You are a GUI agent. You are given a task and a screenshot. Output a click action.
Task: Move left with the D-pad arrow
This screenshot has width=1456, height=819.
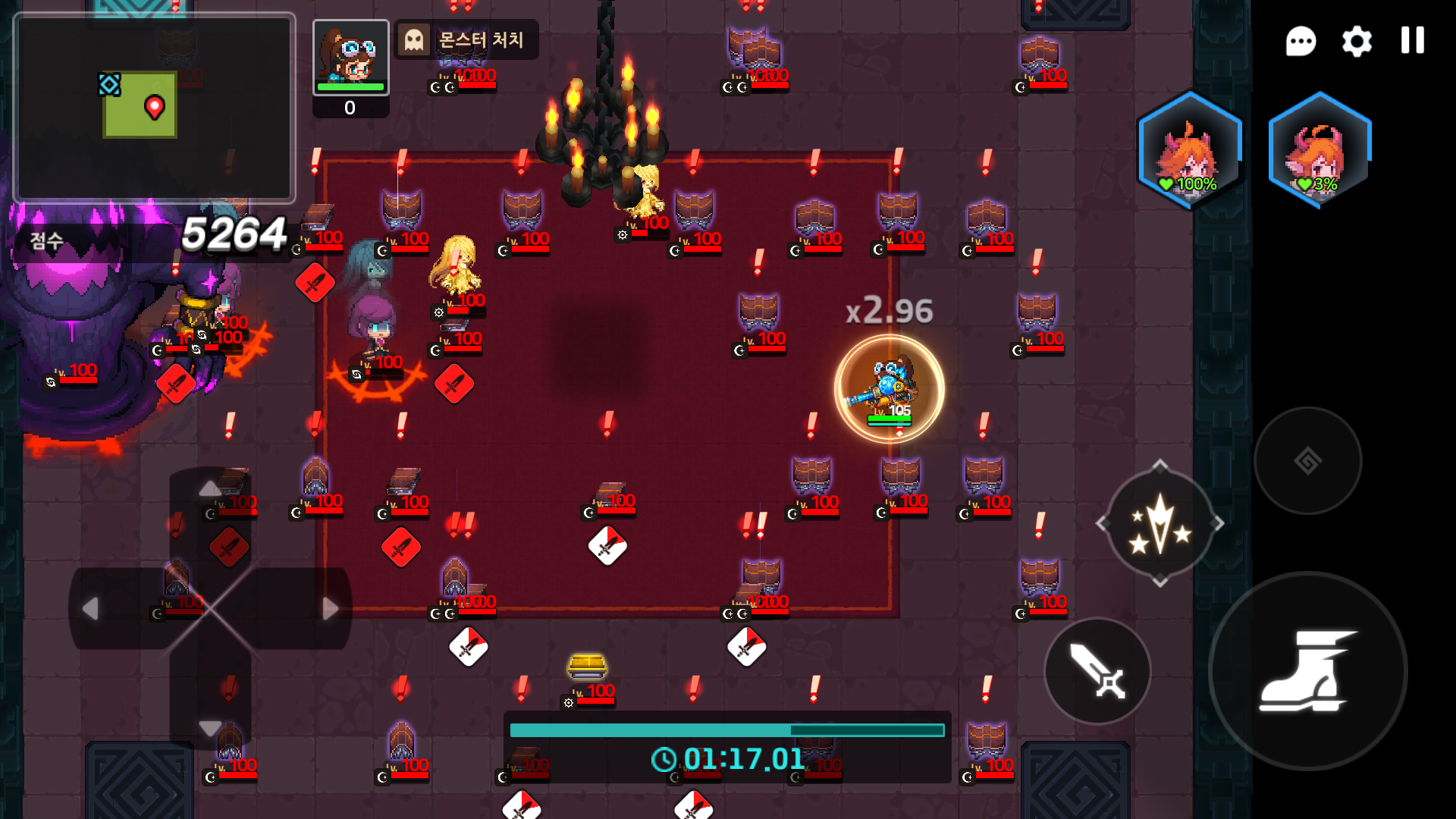(x=91, y=608)
